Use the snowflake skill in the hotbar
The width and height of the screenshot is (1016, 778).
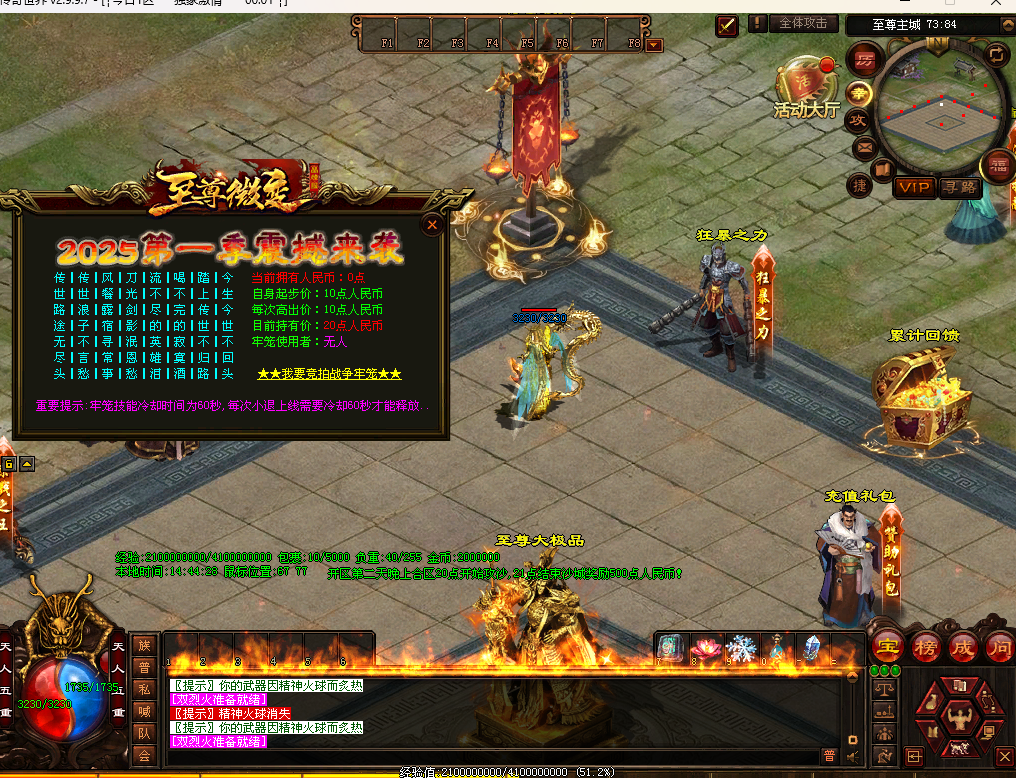point(741,648)
